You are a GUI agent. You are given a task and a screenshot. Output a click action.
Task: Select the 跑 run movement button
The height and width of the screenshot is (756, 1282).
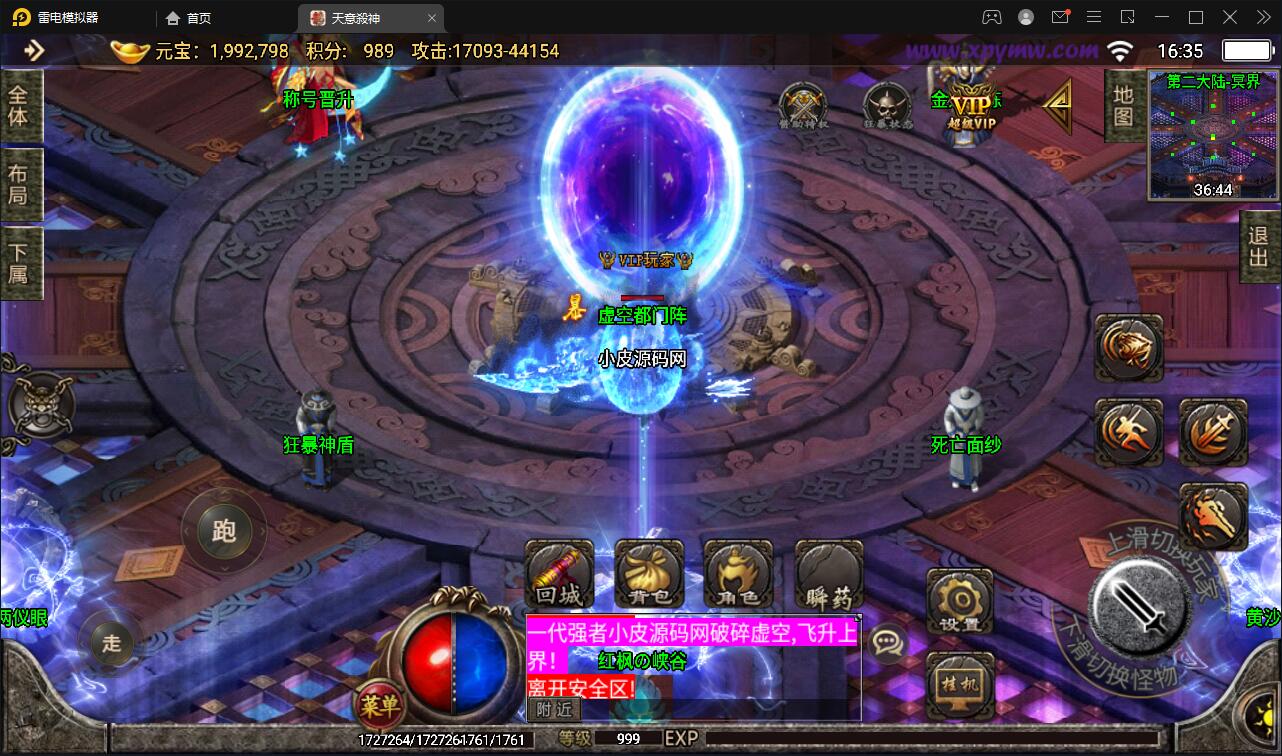tap(224, 530)
